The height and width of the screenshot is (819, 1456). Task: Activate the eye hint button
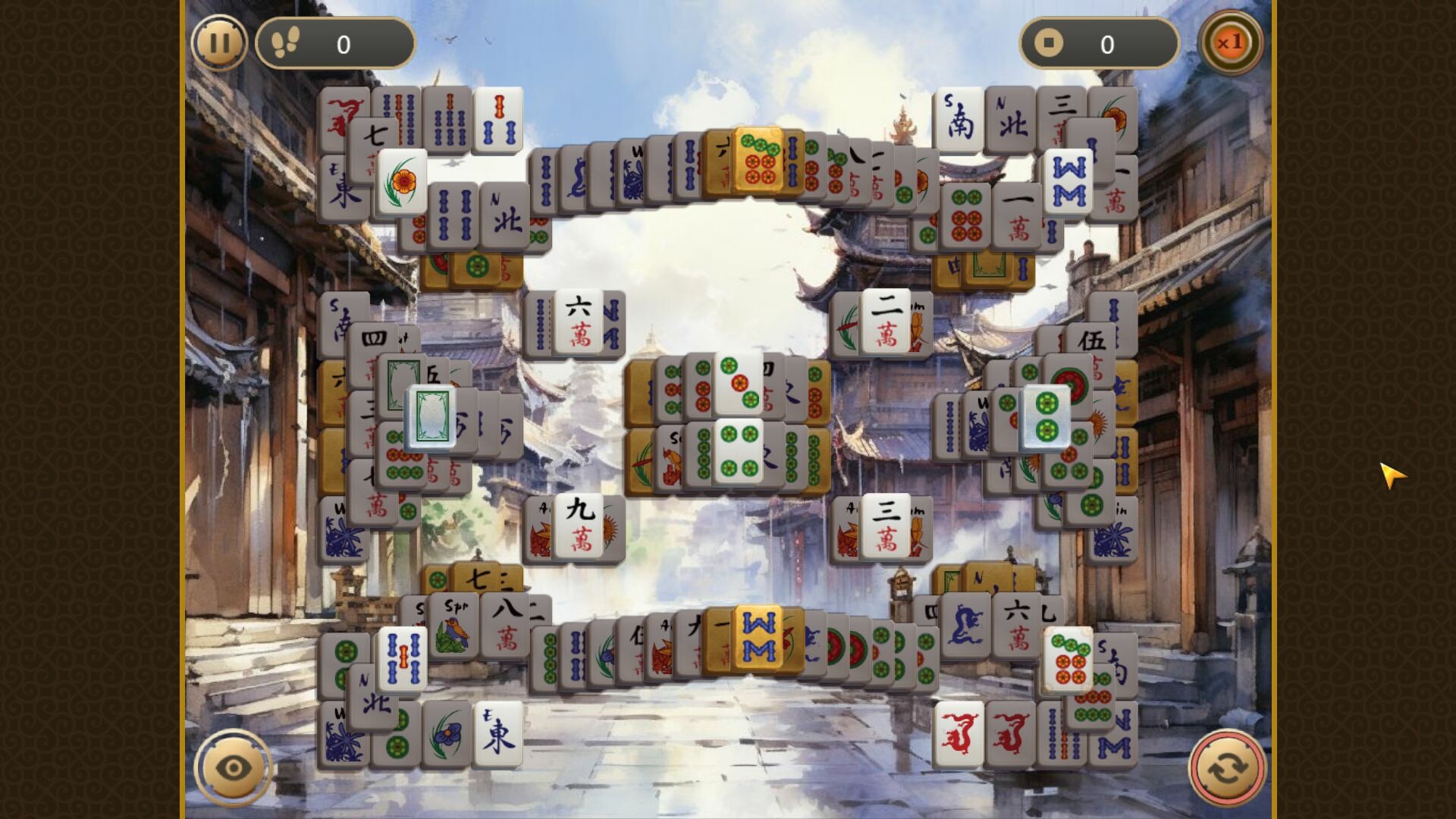[x=233, y=767]
